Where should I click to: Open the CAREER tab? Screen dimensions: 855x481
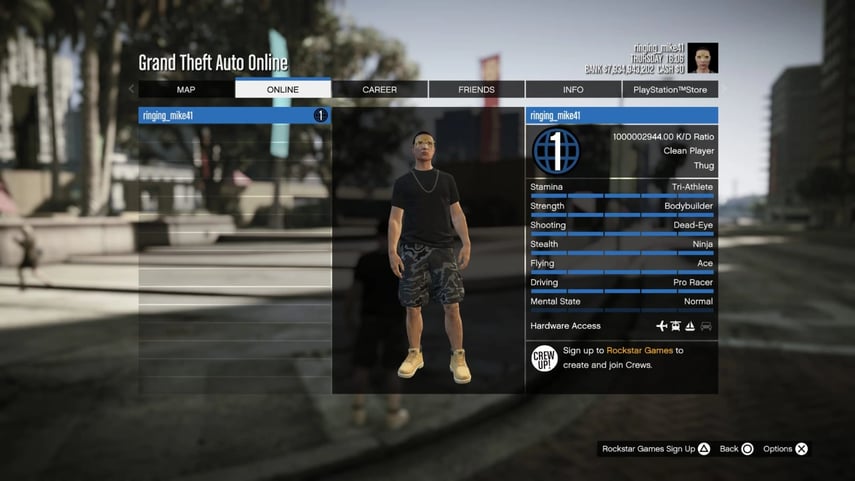[380, 90]
